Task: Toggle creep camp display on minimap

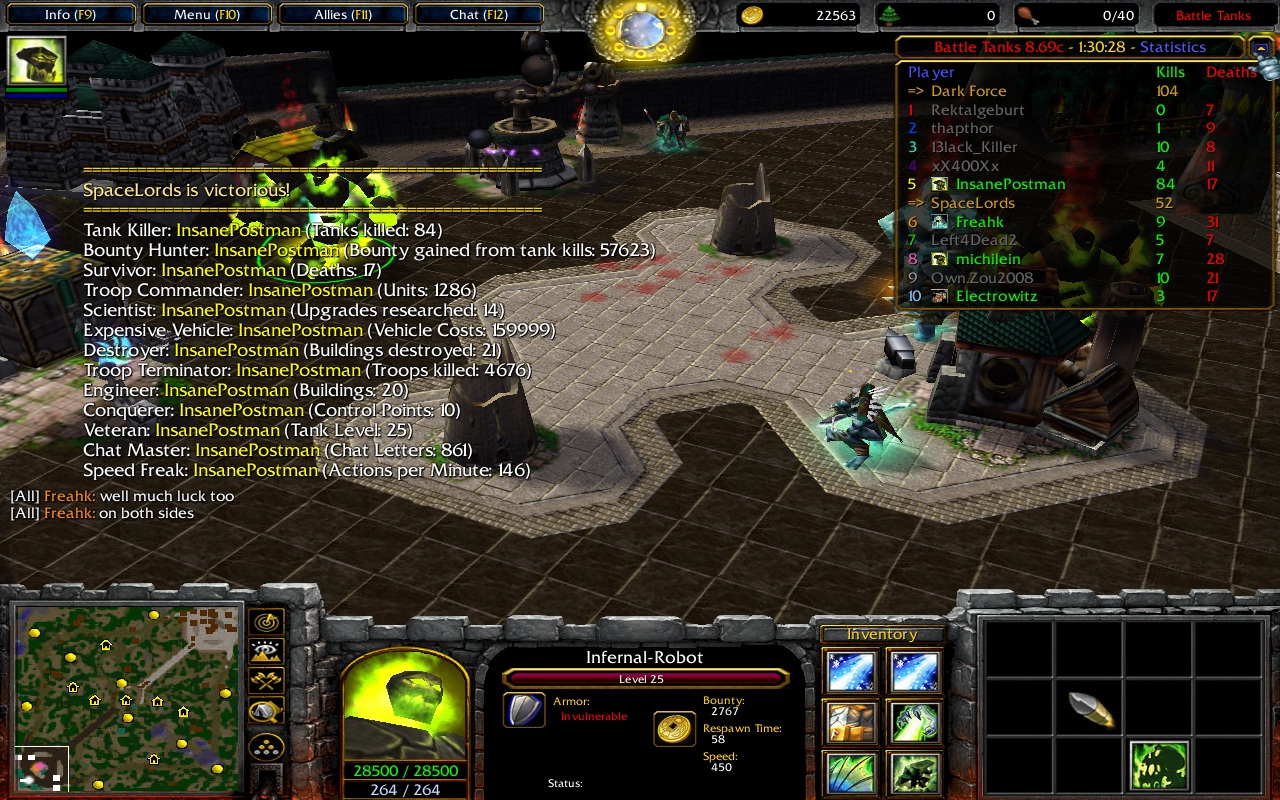Action: pyautogui.click(x=267, y=712)
